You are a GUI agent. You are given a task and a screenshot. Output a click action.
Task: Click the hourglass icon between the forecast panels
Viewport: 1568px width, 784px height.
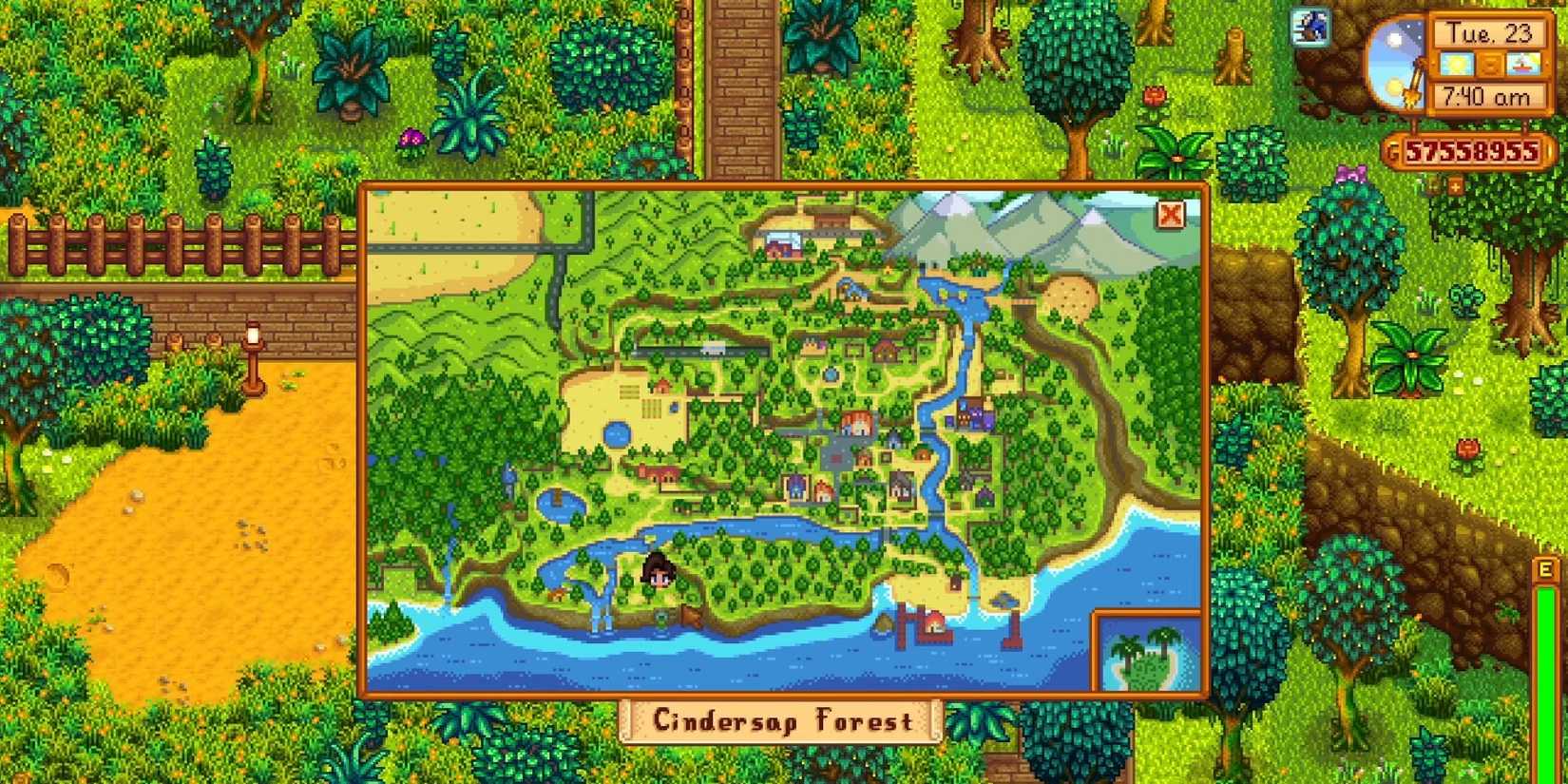point(1489,65)
